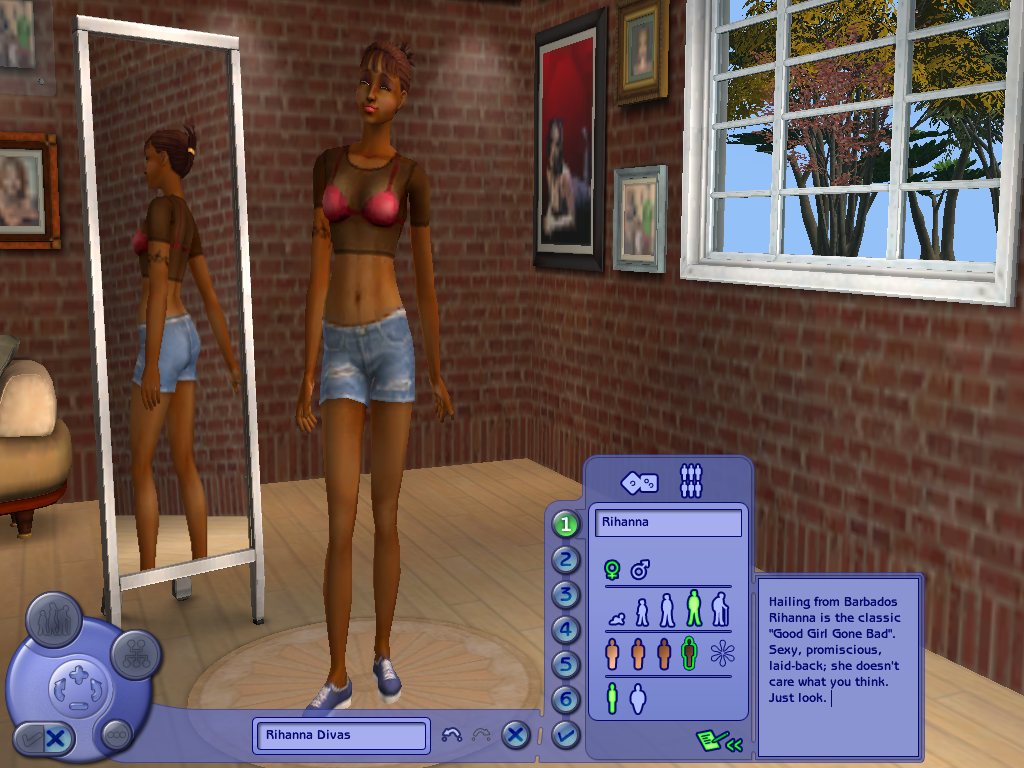
Task: Edit the family name field 'Rihanna Divas'
Action: pyautogui.click(x=340, y=735)
